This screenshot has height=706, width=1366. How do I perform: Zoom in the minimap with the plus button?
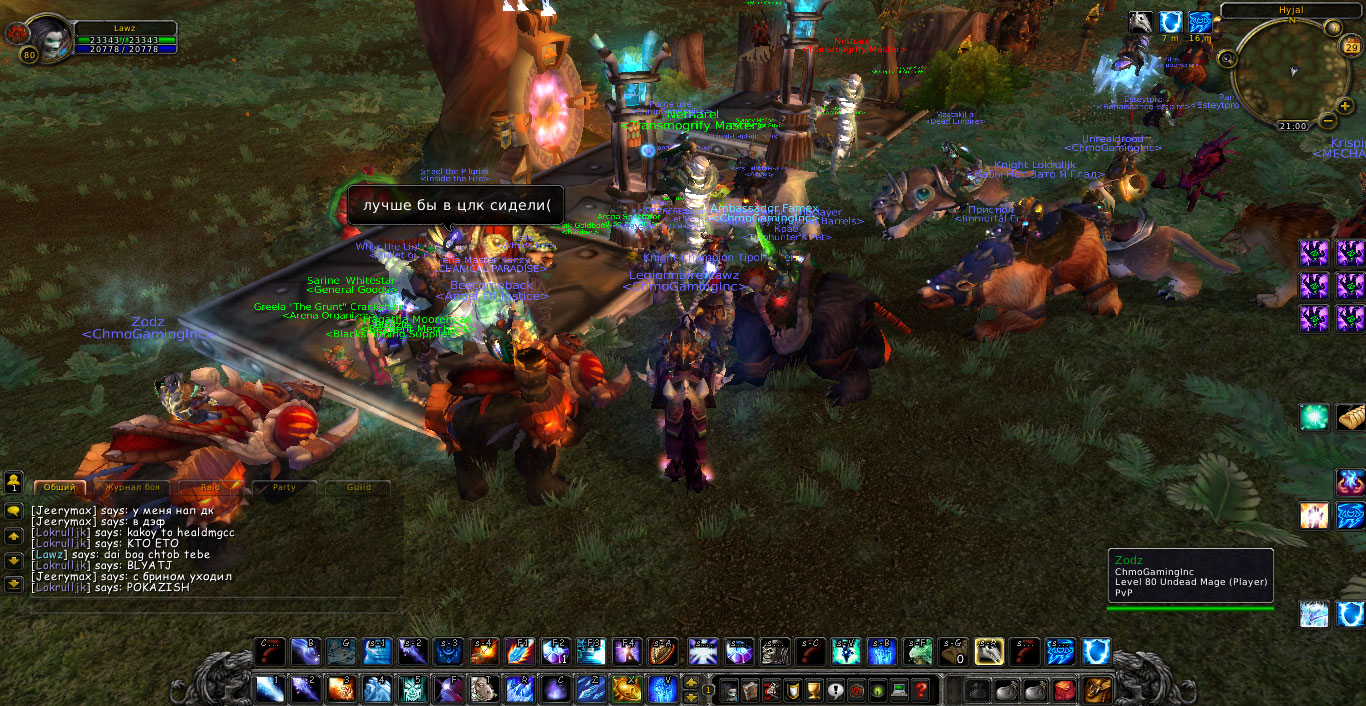click(x=1347, y=105)
